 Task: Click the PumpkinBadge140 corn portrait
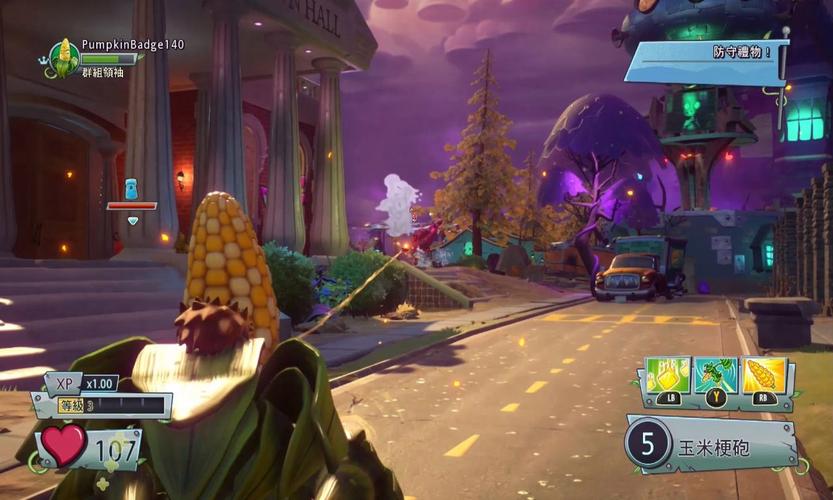click(x=63, y=57)
